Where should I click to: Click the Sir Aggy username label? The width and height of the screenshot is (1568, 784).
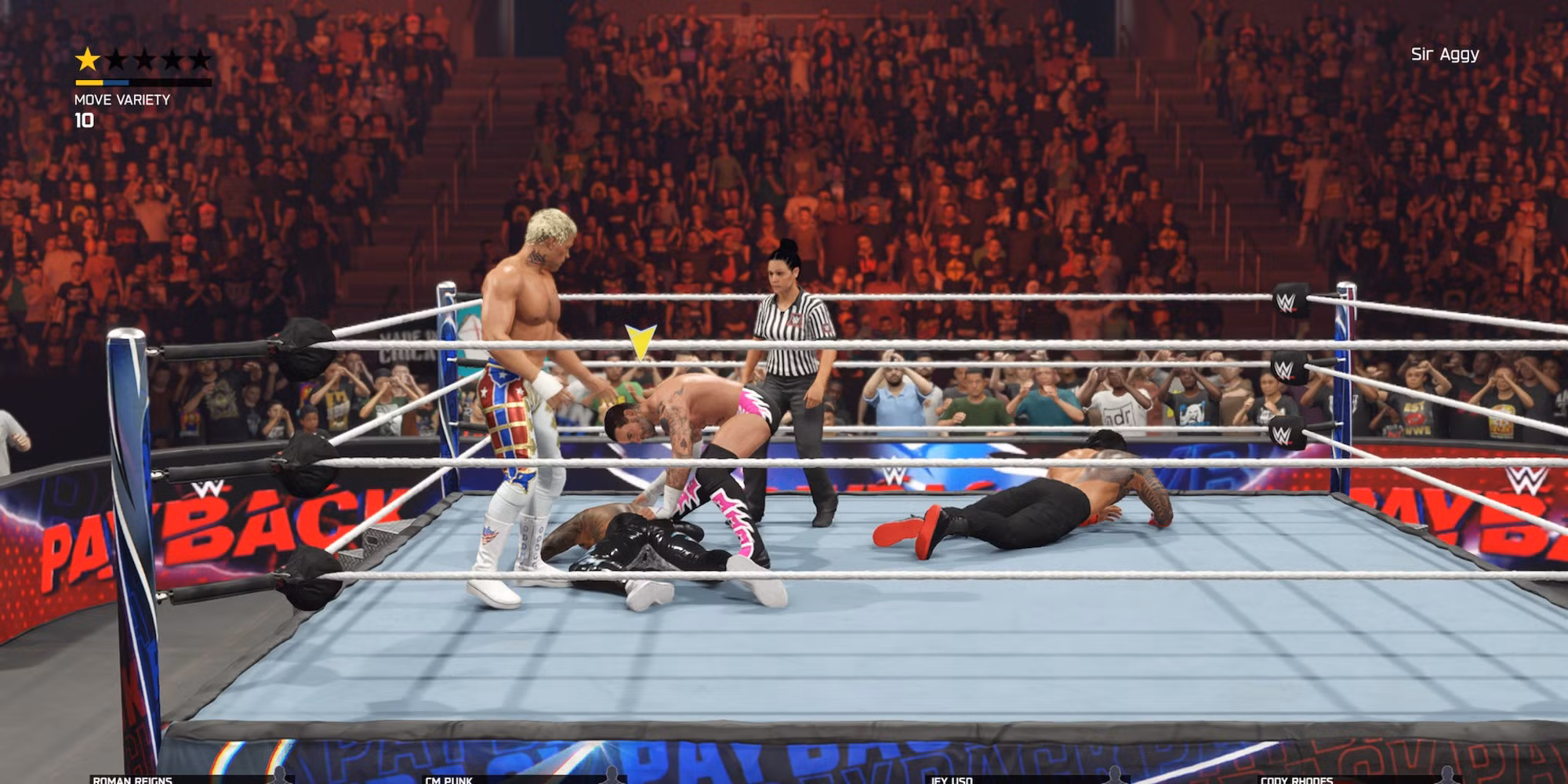point(1445,54)
